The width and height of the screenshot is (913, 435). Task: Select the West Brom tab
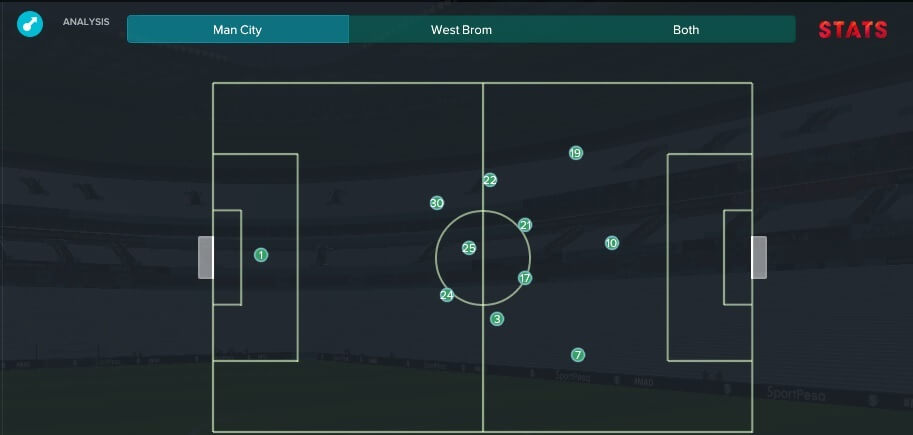461,30
